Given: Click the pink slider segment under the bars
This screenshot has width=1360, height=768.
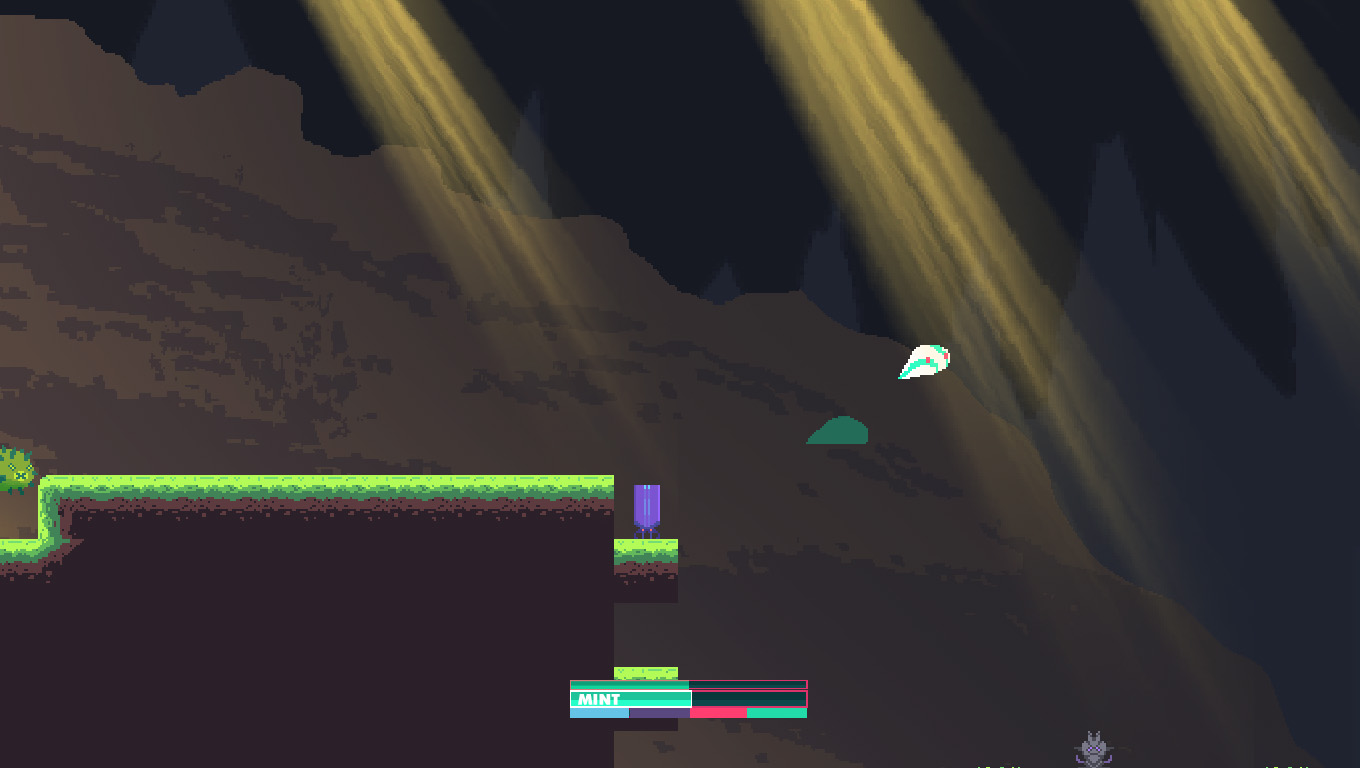Looking at the screenshot, I should [718, 714].
